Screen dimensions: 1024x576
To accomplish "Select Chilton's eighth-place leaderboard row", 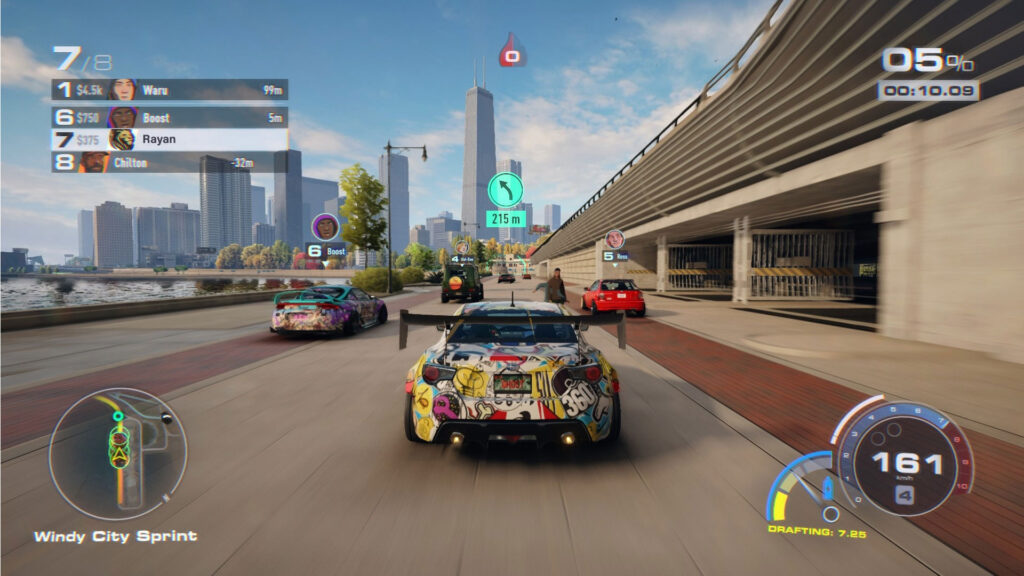I will click(x=169, y=162).
